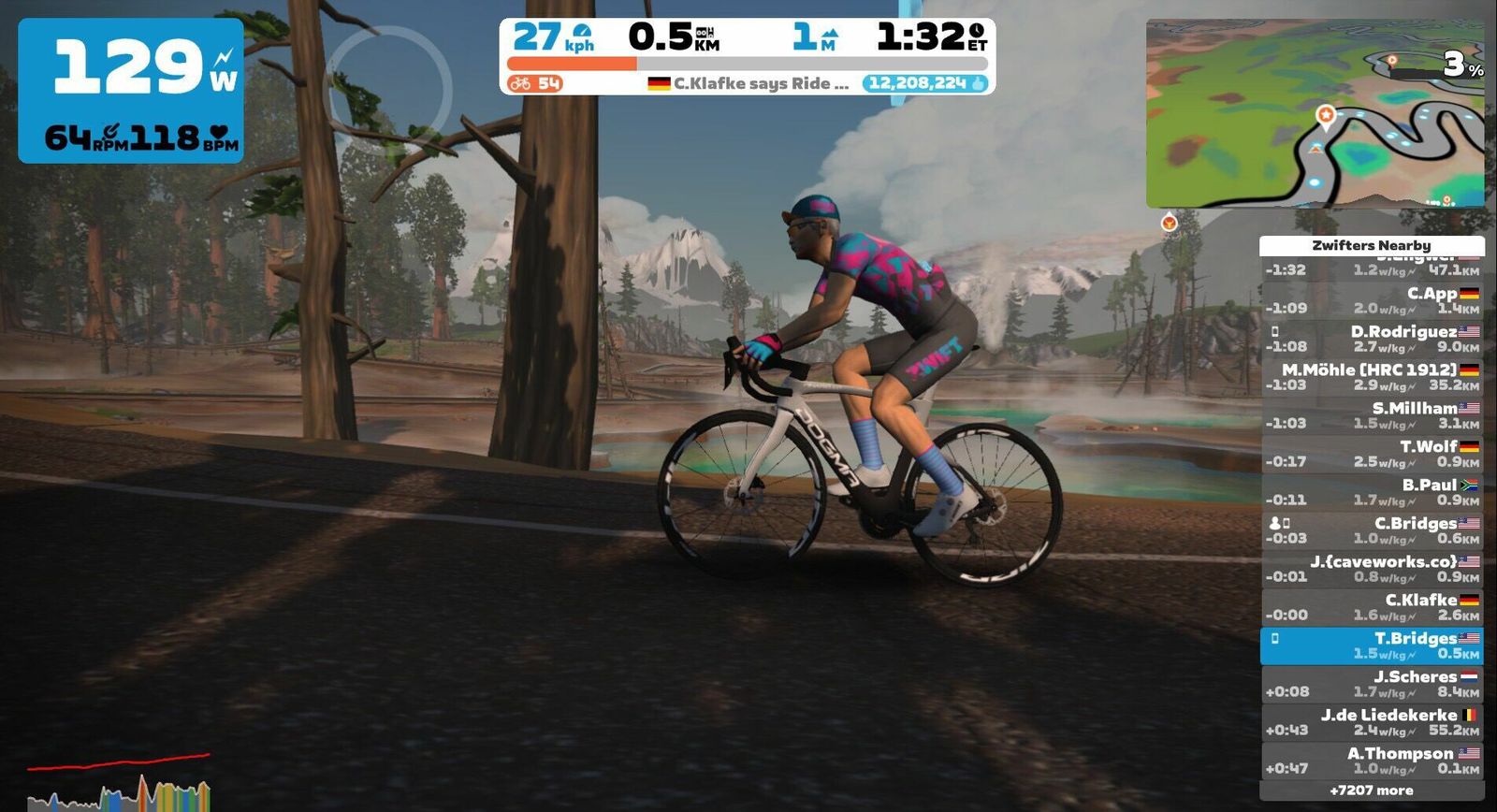Pick T.Wolf from the nearby list

[1372, 454]
